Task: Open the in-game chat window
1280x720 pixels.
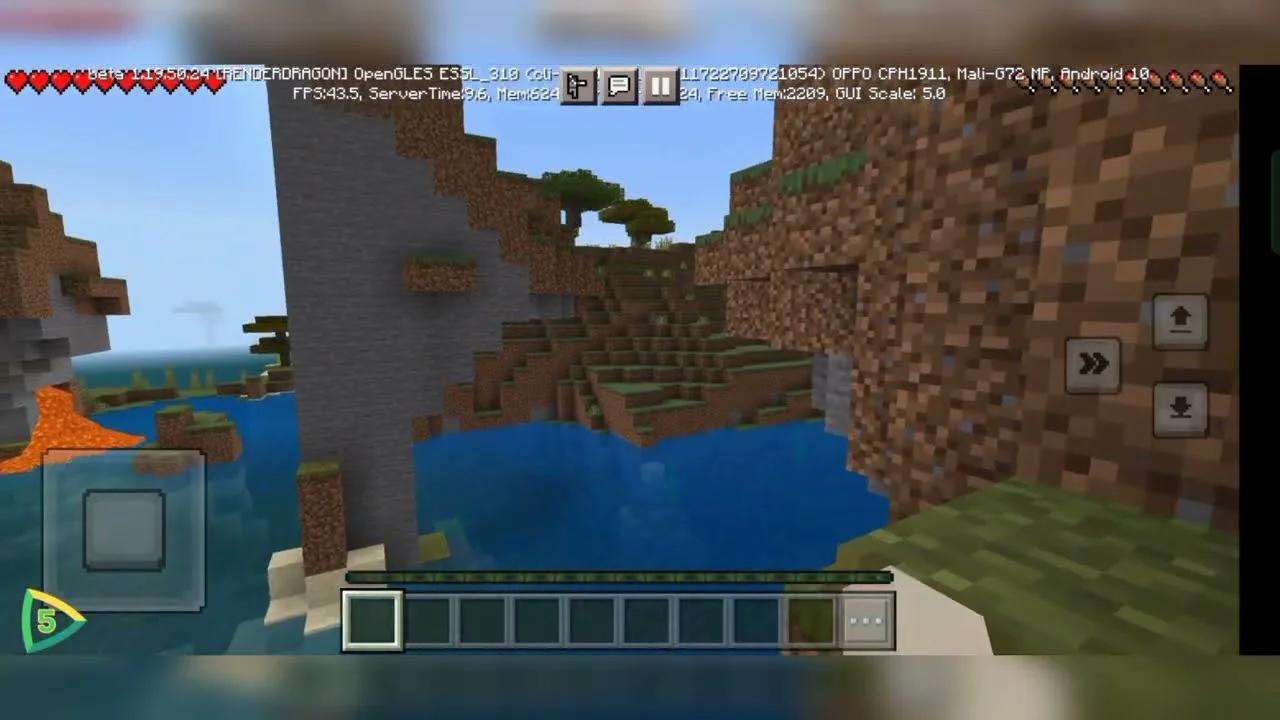Action: (617, 86)
